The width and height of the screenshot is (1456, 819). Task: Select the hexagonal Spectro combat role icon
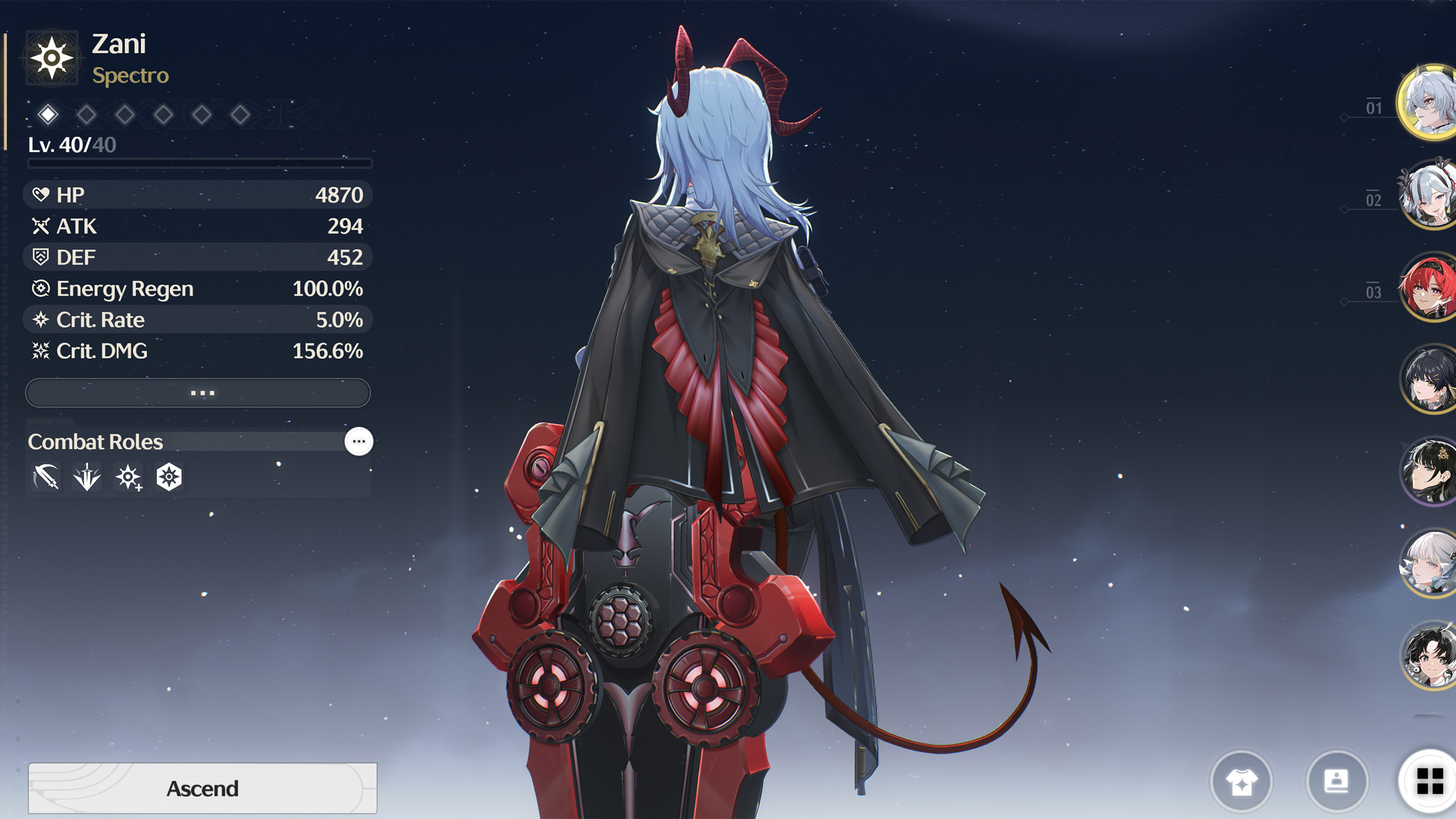tap(168, 477)
